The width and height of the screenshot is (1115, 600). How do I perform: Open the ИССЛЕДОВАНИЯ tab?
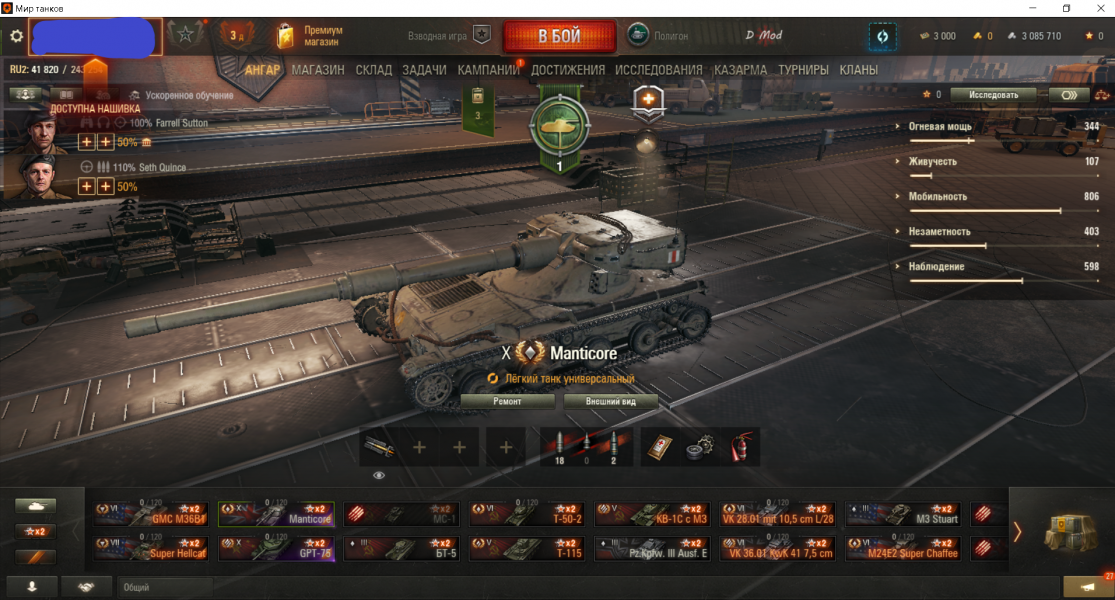pos(659,70)
